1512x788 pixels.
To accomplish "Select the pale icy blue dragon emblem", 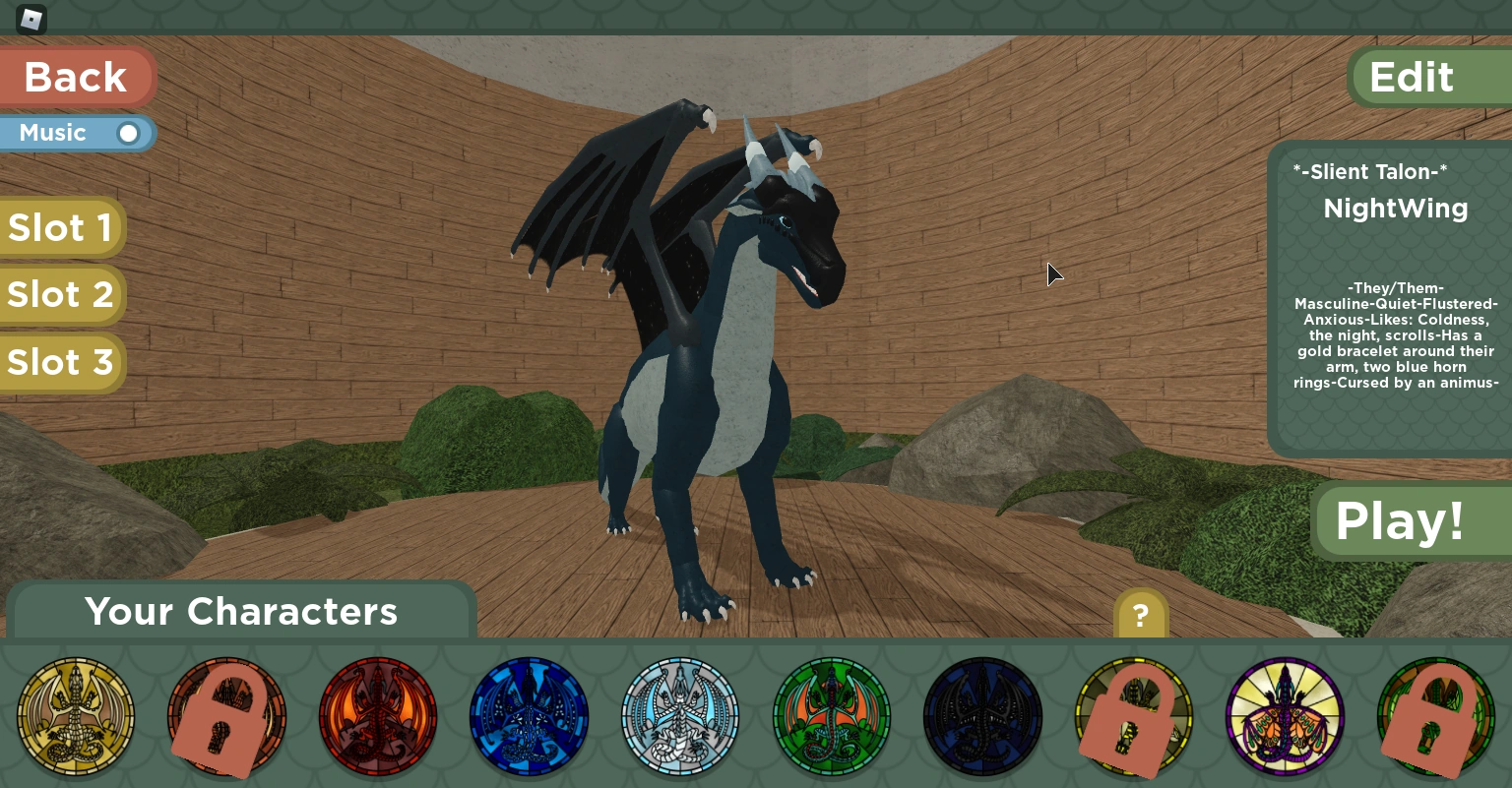I will point(680,716).
